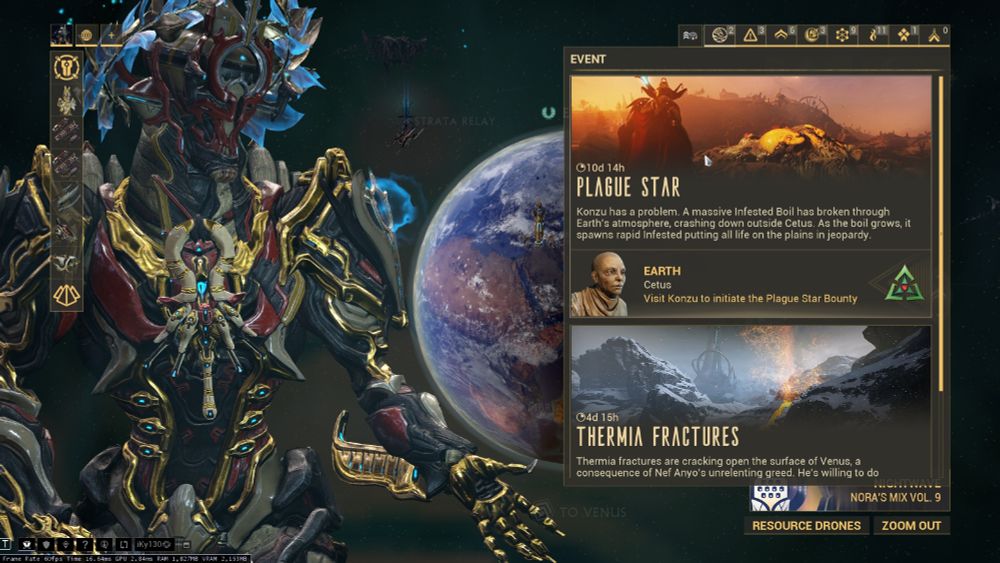The image size is (1000, 563).
Task: Select the event tab with the globe icon
Action: [720, 36]
